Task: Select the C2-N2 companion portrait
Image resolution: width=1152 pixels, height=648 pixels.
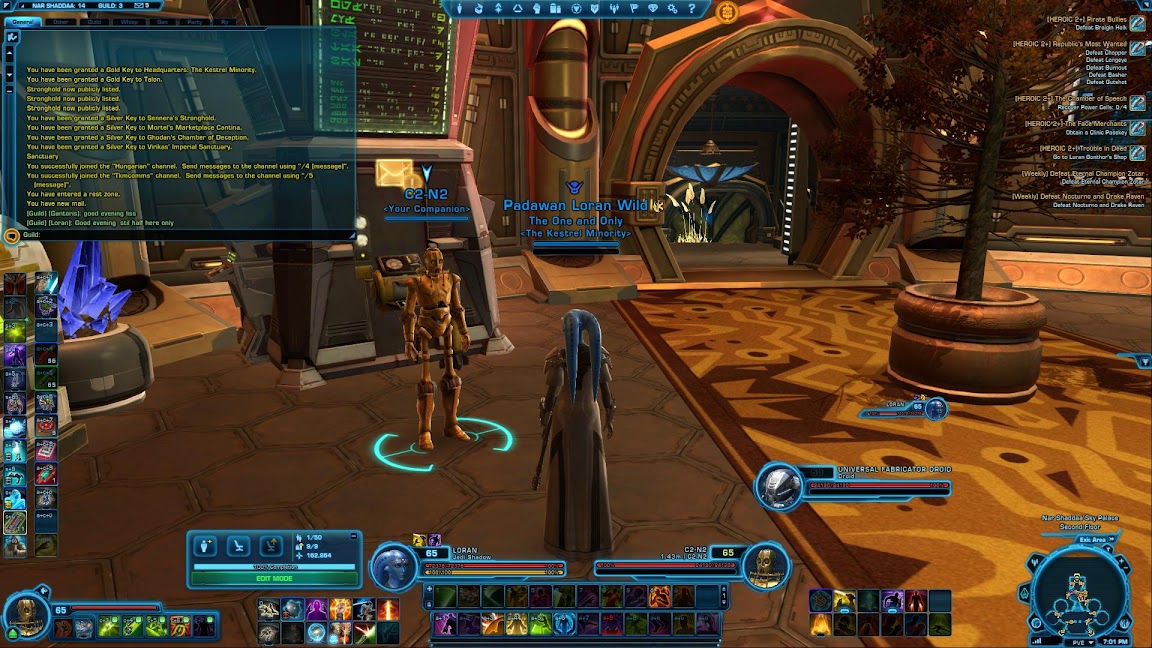Action: coord(766,567)
